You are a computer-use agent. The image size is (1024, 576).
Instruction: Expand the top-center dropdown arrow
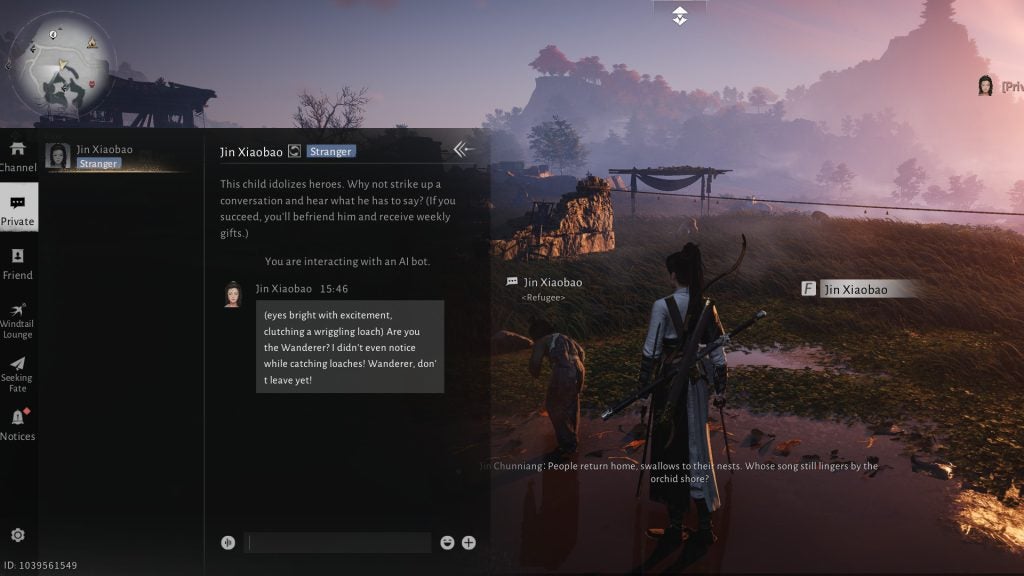680,16
